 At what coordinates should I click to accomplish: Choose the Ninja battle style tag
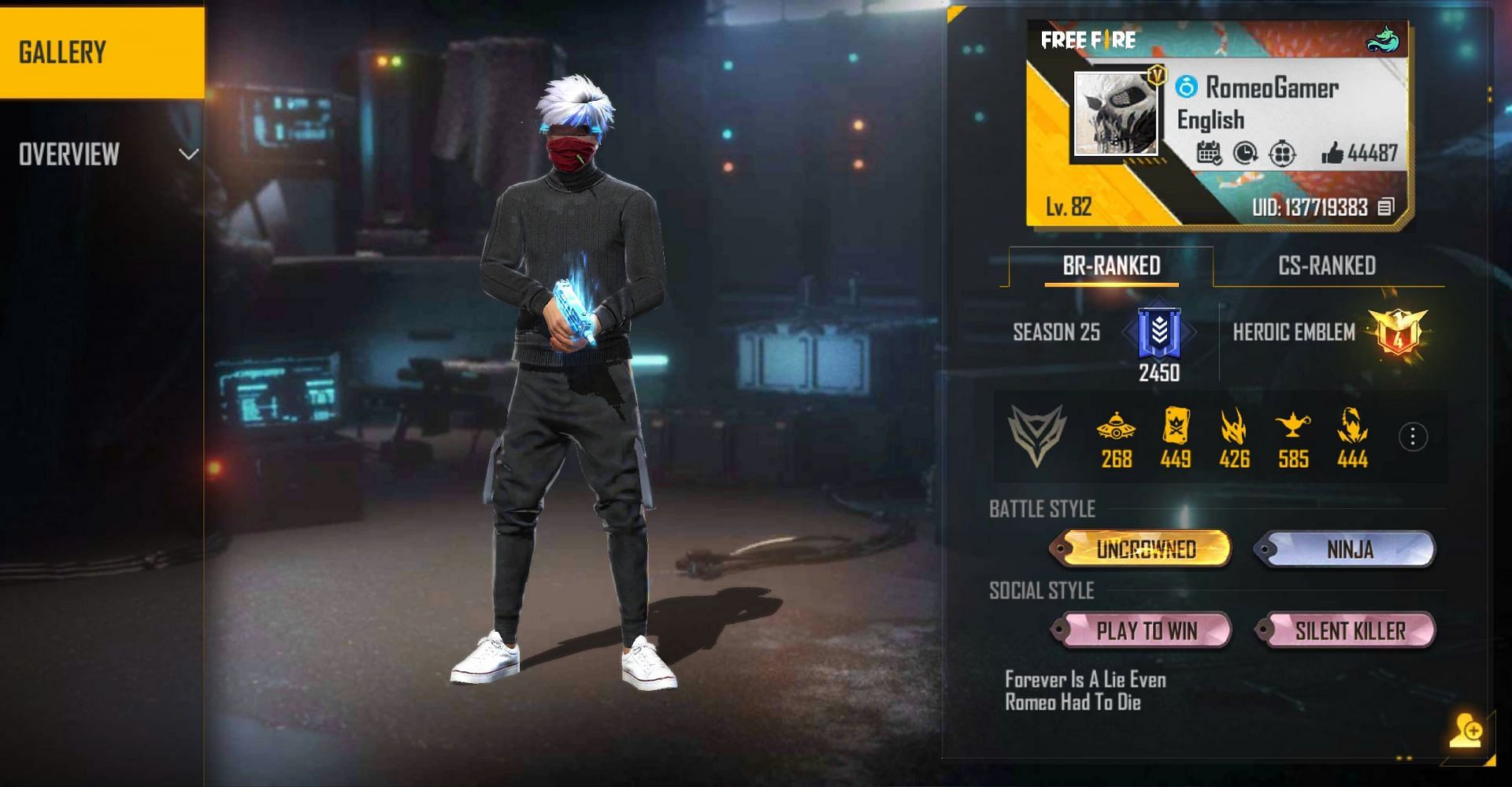click(x=1349, y=549)
